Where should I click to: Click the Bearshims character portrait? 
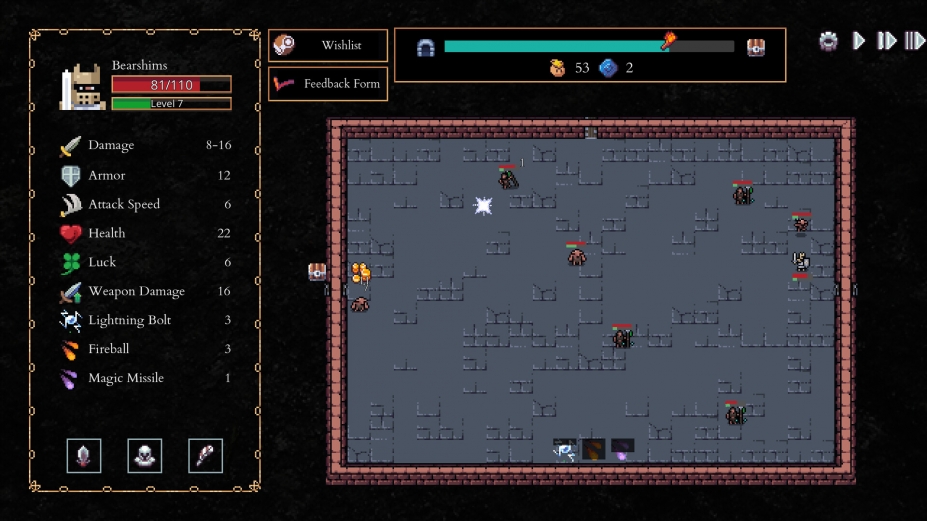[82, 87]
